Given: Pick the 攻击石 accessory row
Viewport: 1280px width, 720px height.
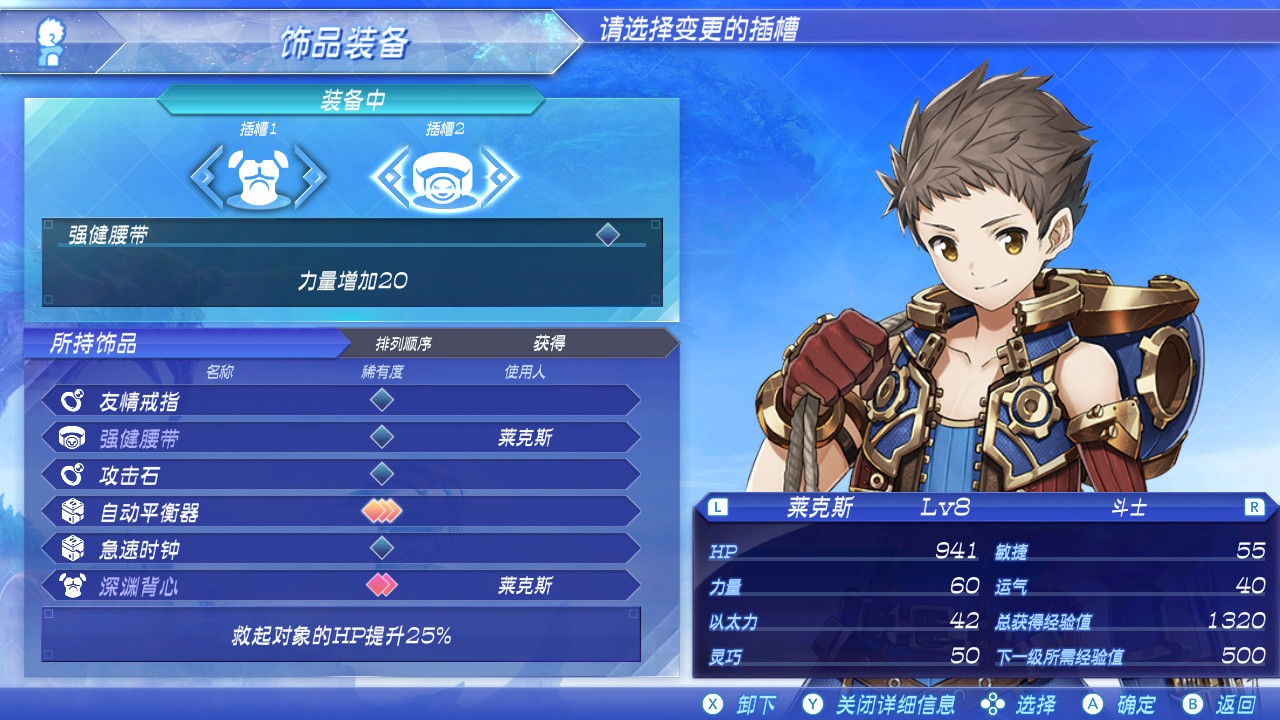Looking at the screenshot, I should (340, 475).
